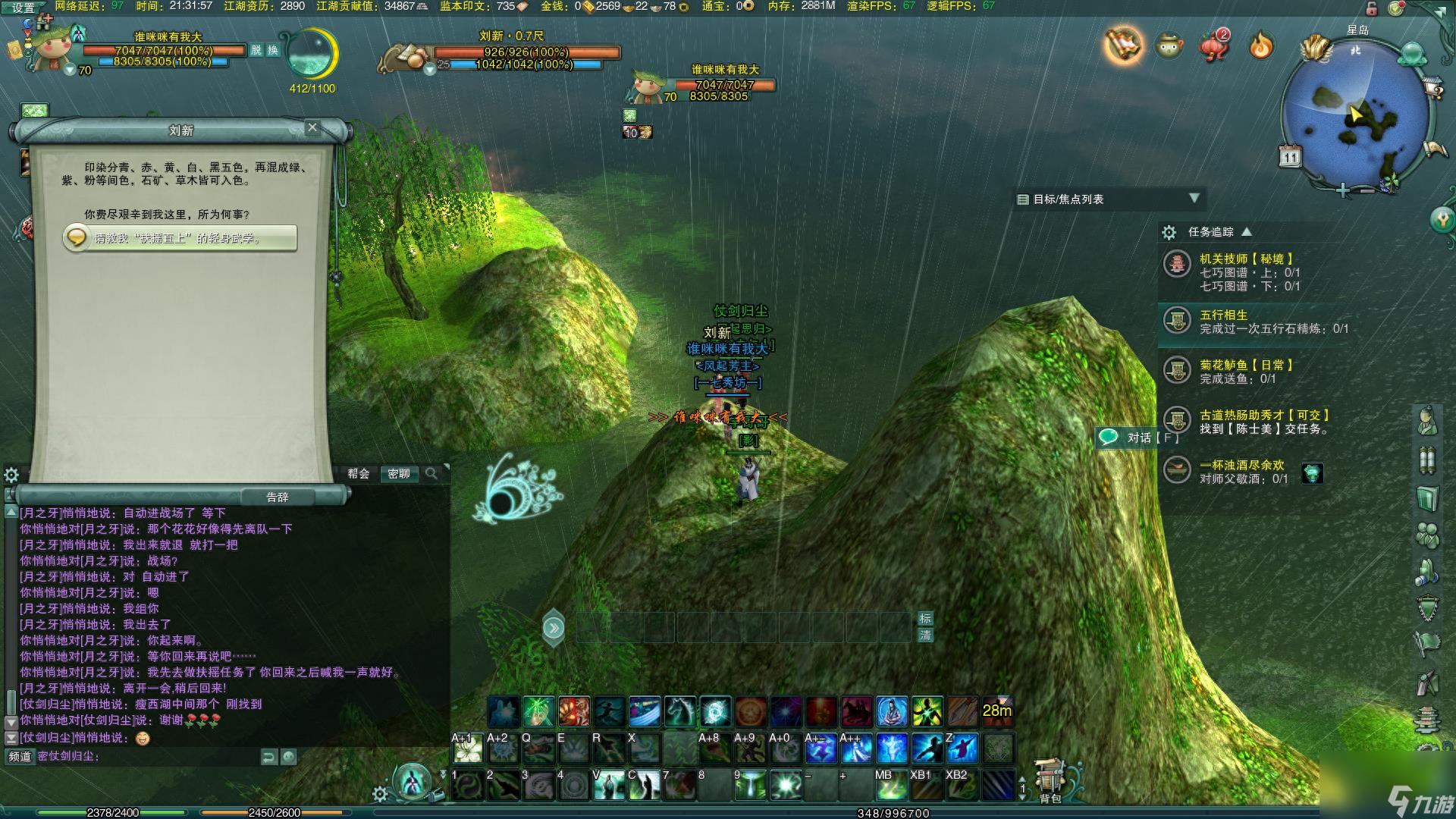Expand the 目标/焦点列表 dropdown
The image size is (1456, 819).
pos(1194,198)
